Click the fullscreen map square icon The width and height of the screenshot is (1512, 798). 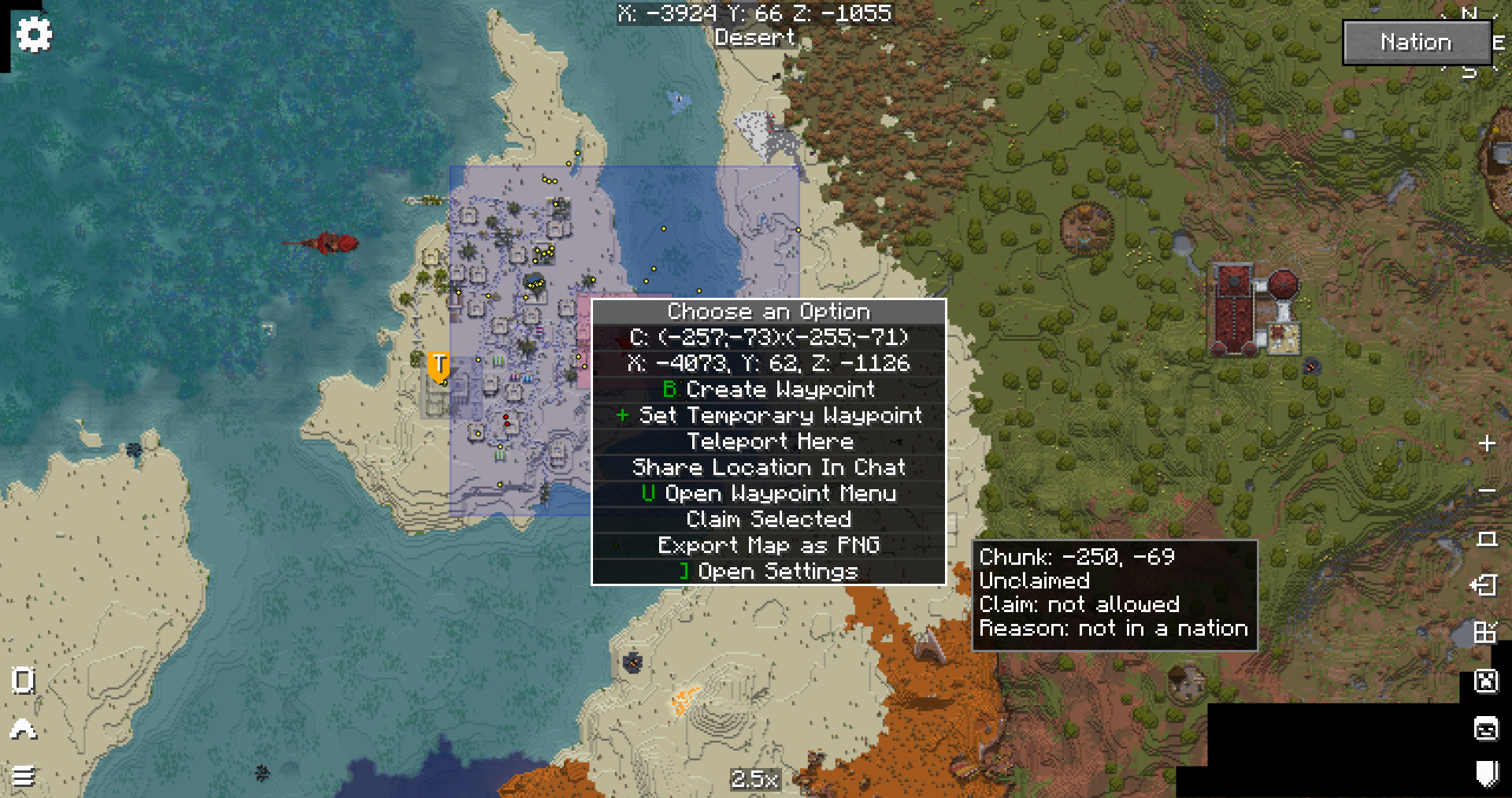pos(1488,536)
